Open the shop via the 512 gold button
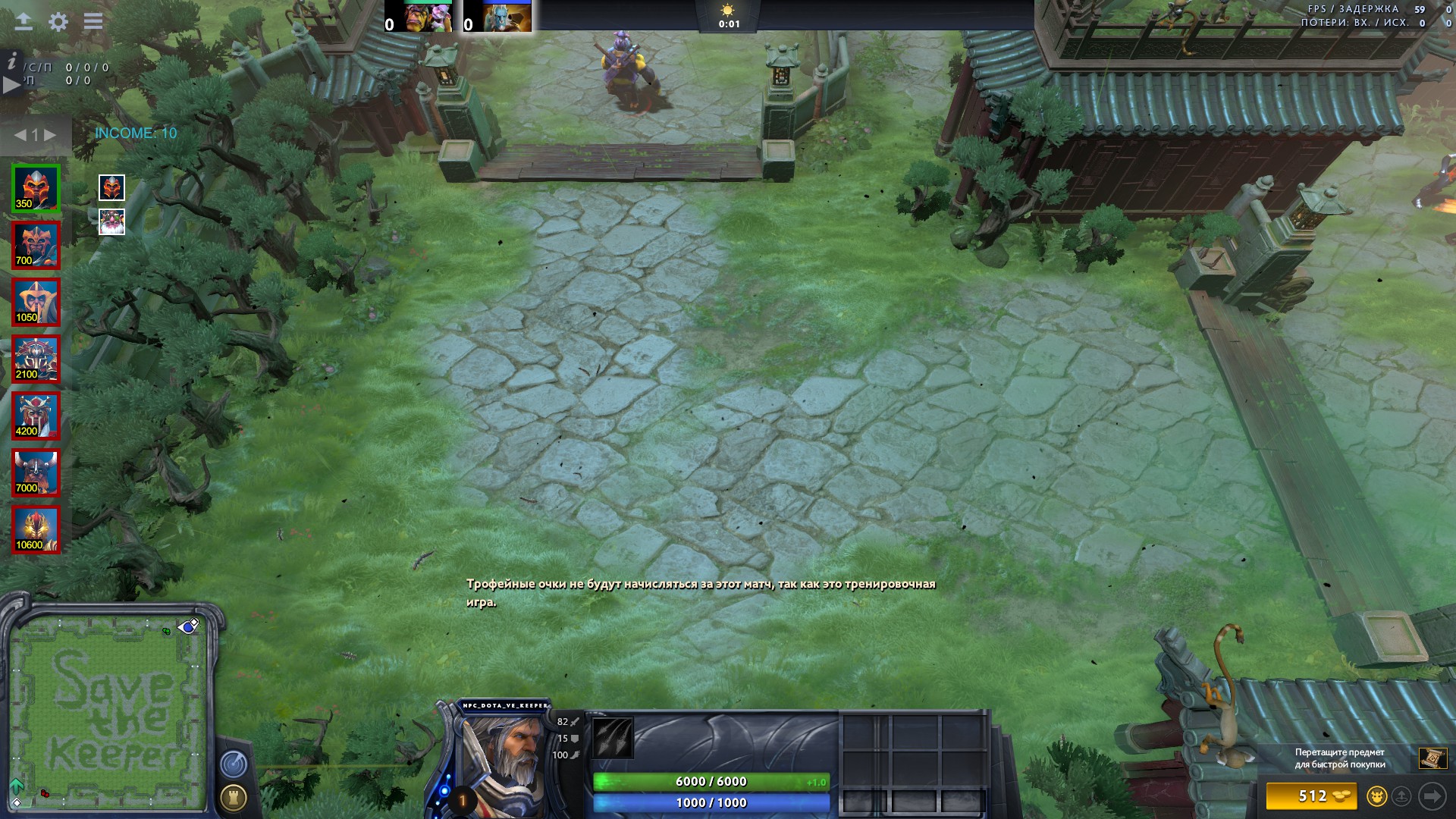 pos(1312,796)
